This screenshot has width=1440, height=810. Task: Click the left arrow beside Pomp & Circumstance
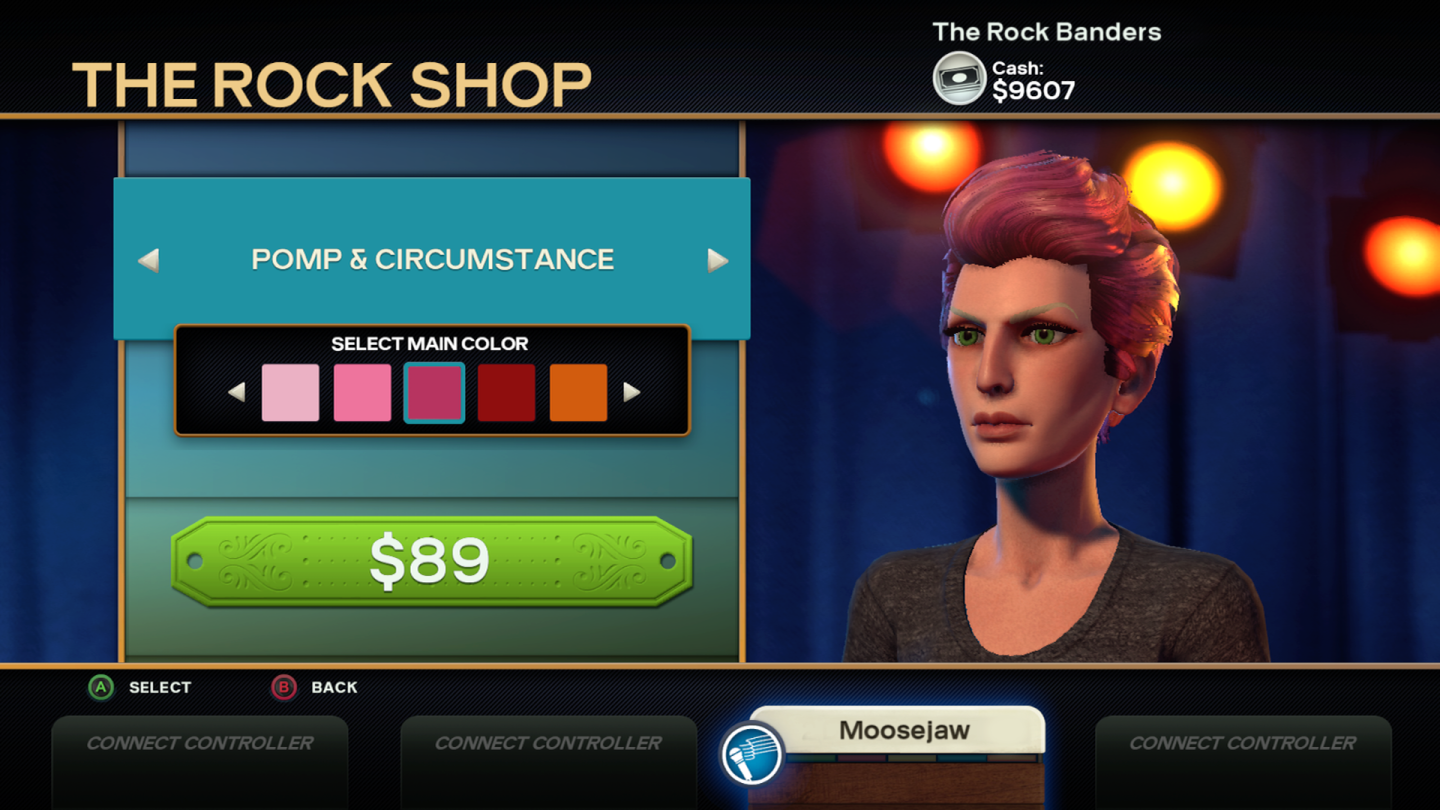[x=148, y=261]
